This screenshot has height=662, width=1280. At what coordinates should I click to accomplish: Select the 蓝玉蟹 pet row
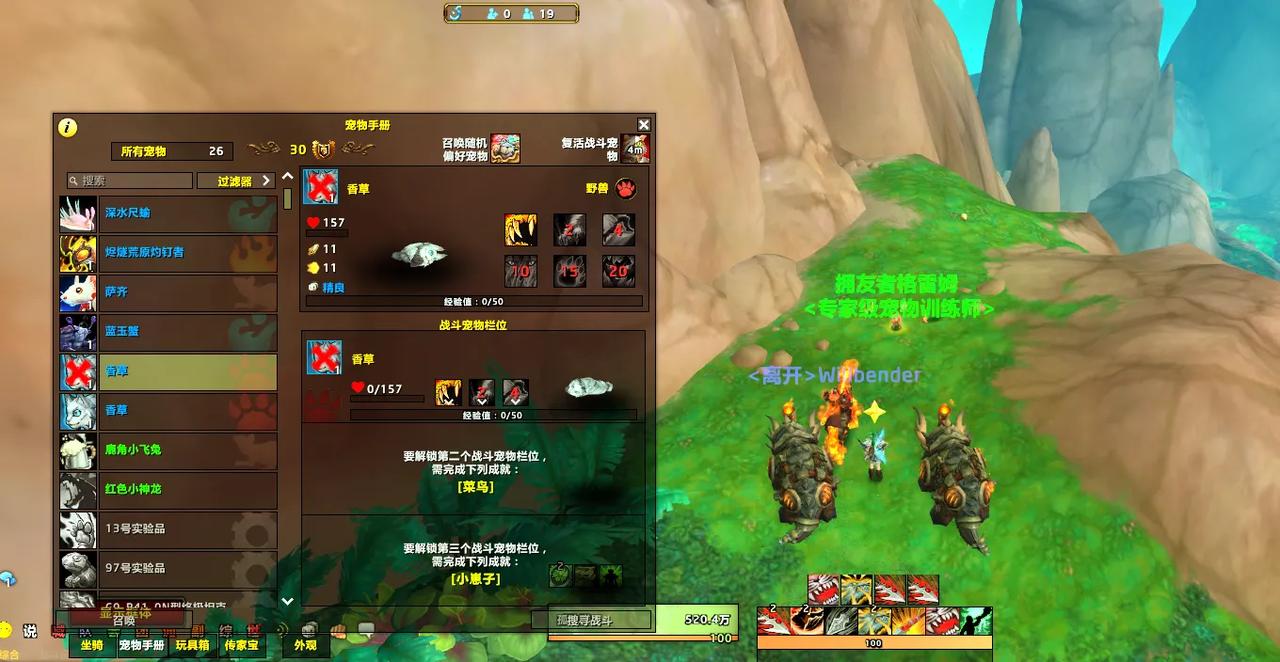pos(168,332)
